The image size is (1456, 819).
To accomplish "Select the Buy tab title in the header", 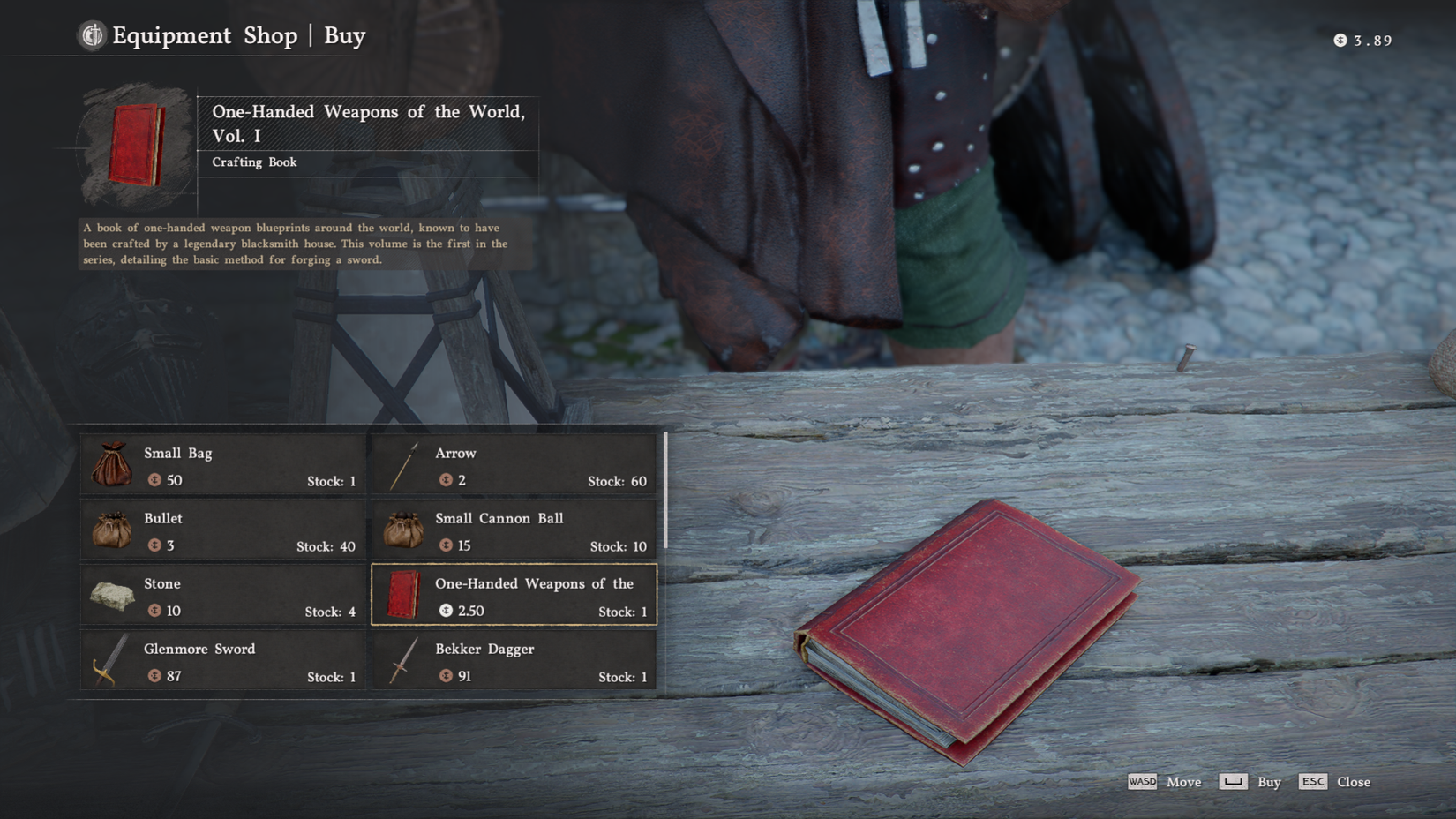I will point(343,36).
